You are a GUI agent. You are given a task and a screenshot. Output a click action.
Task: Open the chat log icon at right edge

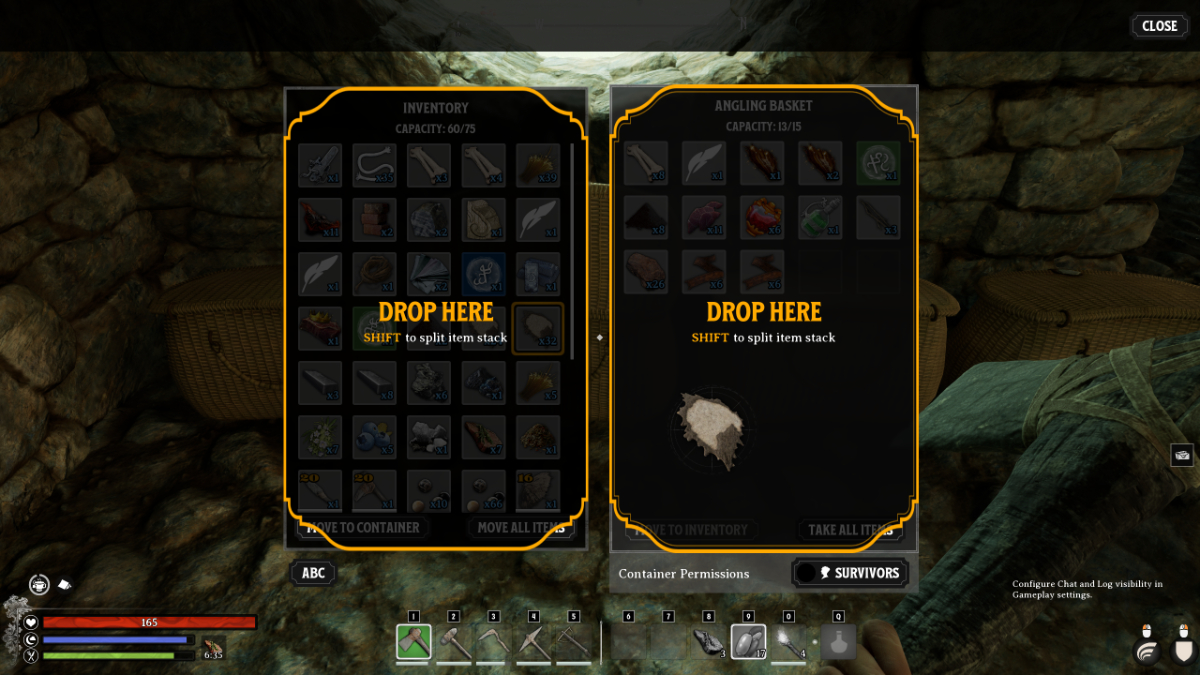tap(1182, 455)
